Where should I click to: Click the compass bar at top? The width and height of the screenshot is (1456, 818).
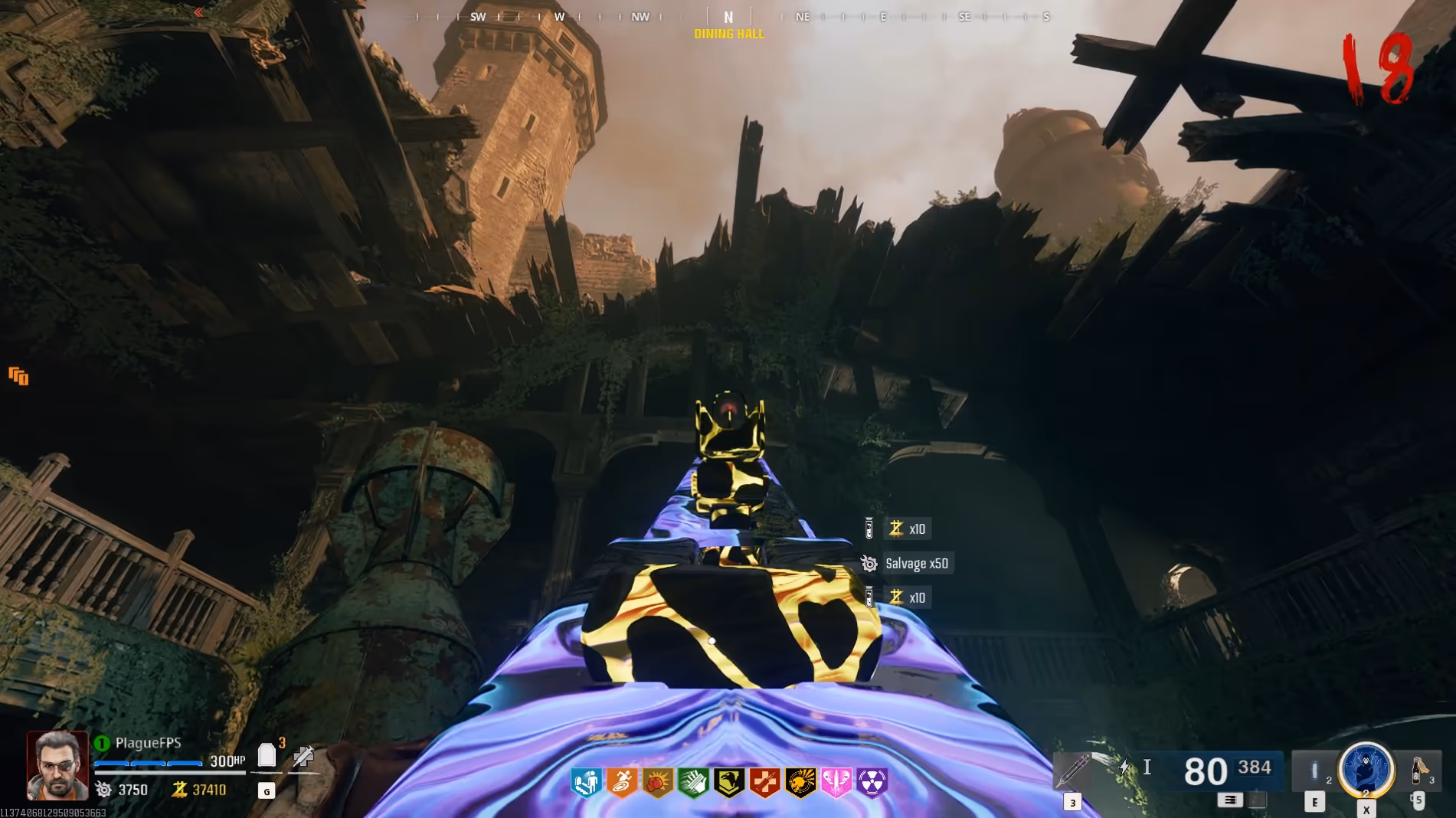click(x=729, y=17)
